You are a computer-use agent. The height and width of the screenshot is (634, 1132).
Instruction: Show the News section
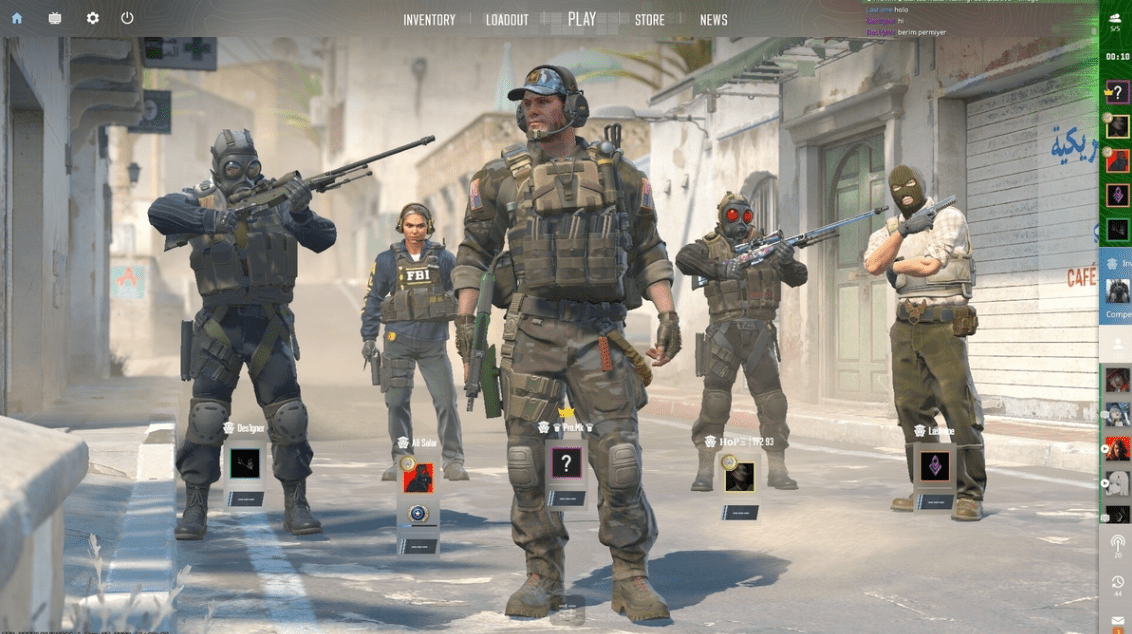click(x=713, y=20)
